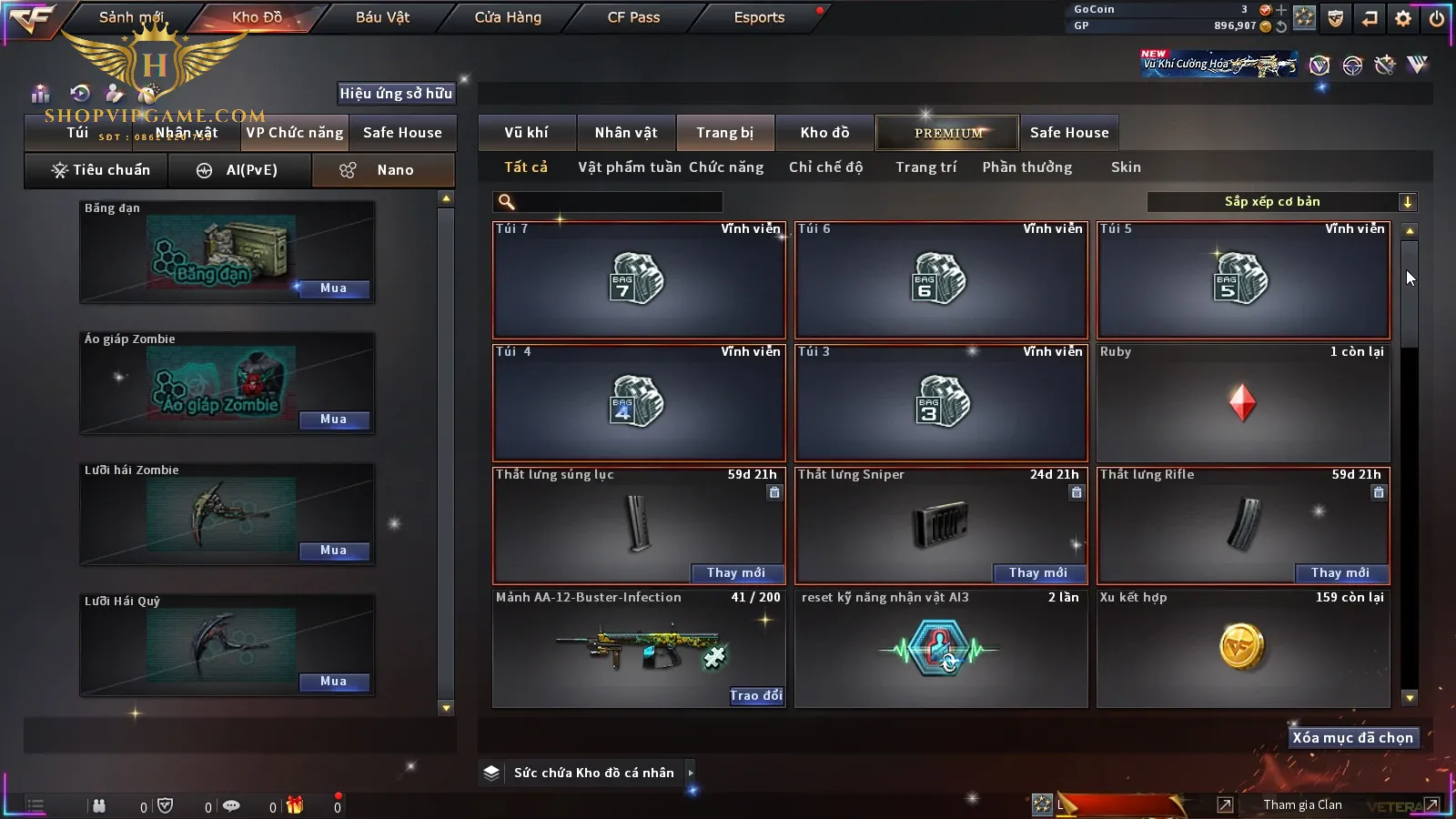The width and height of the screenshot is (1456, 819).
Task: Click the power exit icon
Action: (x=1437, y=18)
